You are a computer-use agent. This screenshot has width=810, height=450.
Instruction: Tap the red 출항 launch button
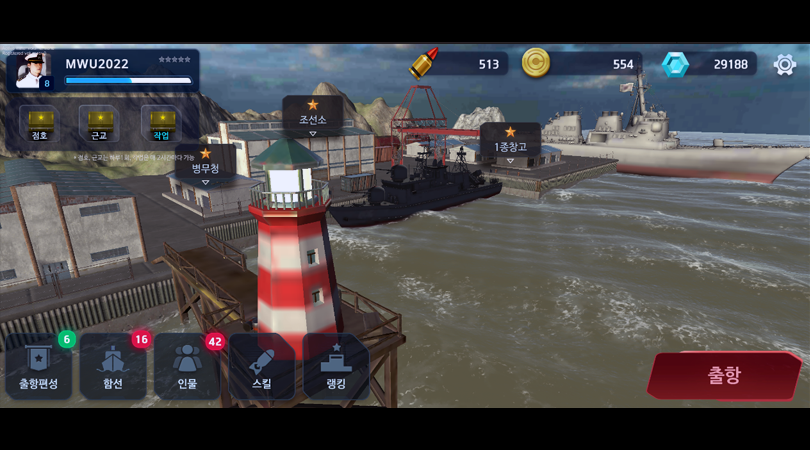point(724,375)
